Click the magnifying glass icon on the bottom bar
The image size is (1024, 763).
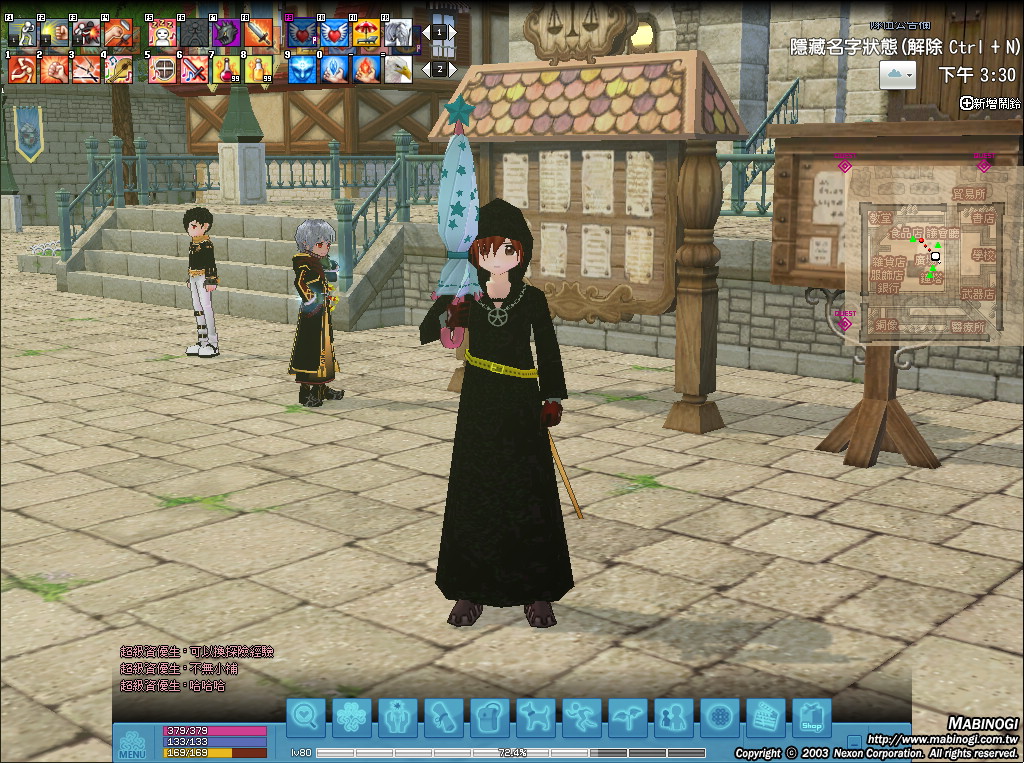306,717
